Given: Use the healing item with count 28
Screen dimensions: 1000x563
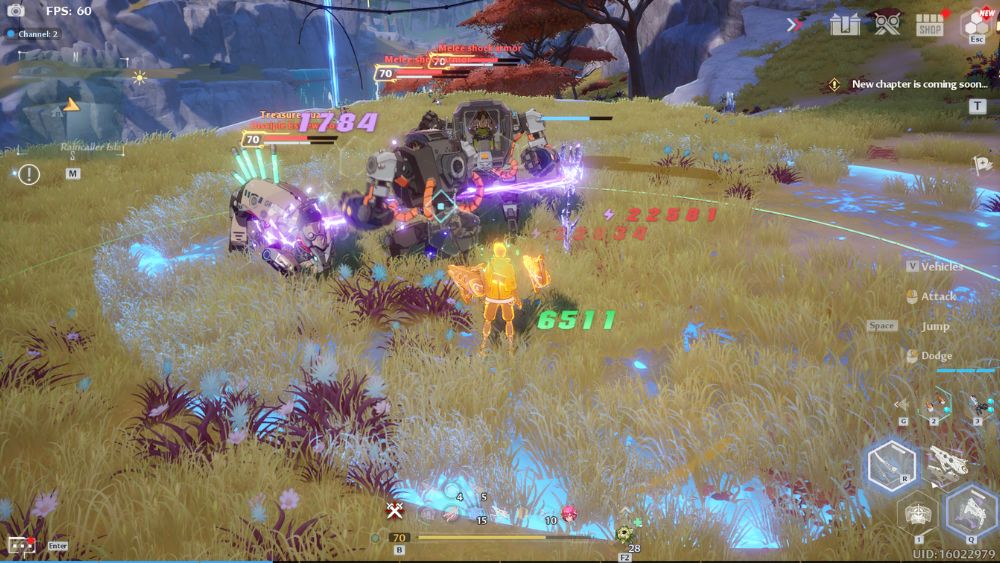Looking at the screenshot, I should pos(626,533).
